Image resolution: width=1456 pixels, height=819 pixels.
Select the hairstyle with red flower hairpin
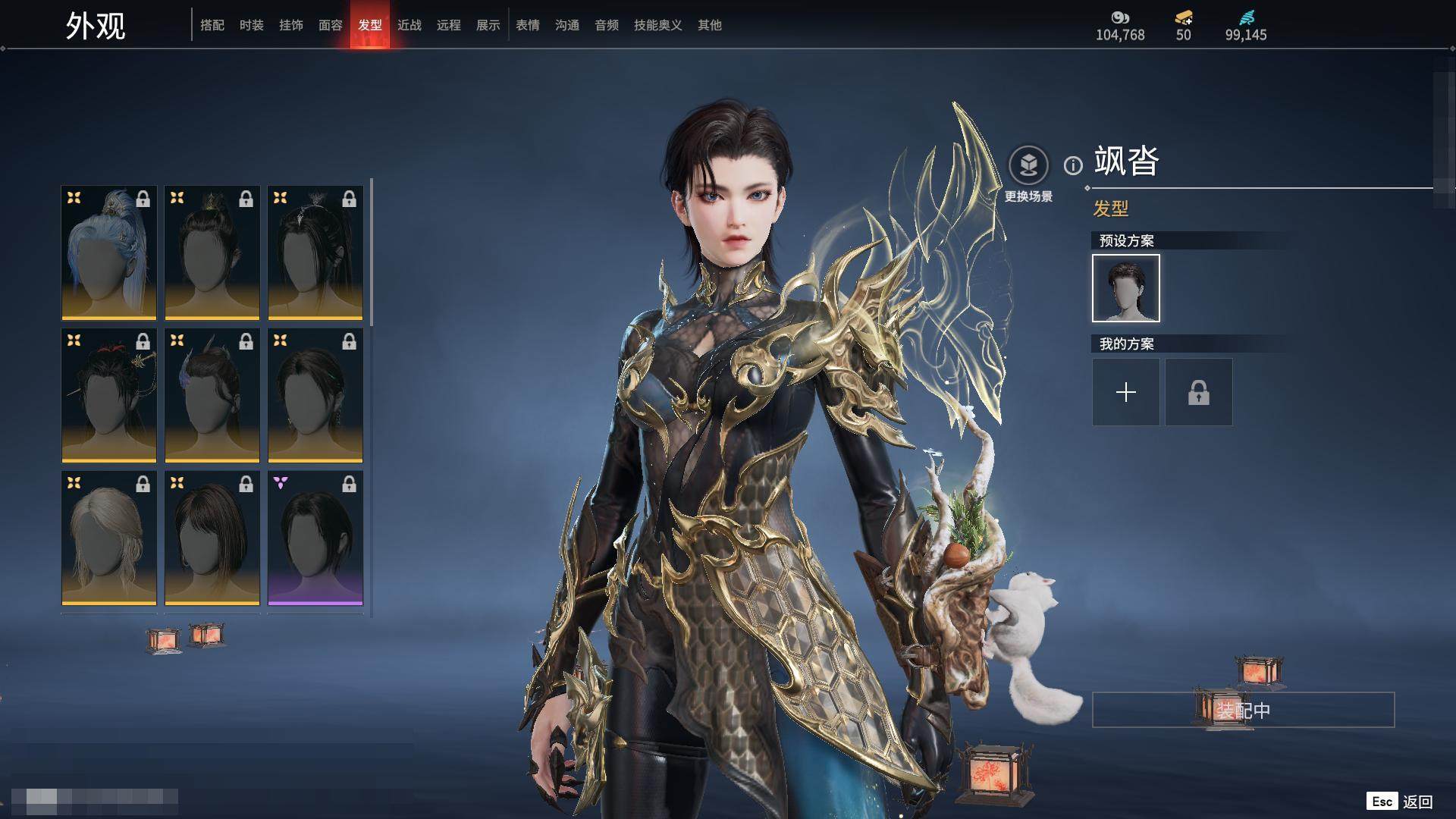(x=109, y=395)
